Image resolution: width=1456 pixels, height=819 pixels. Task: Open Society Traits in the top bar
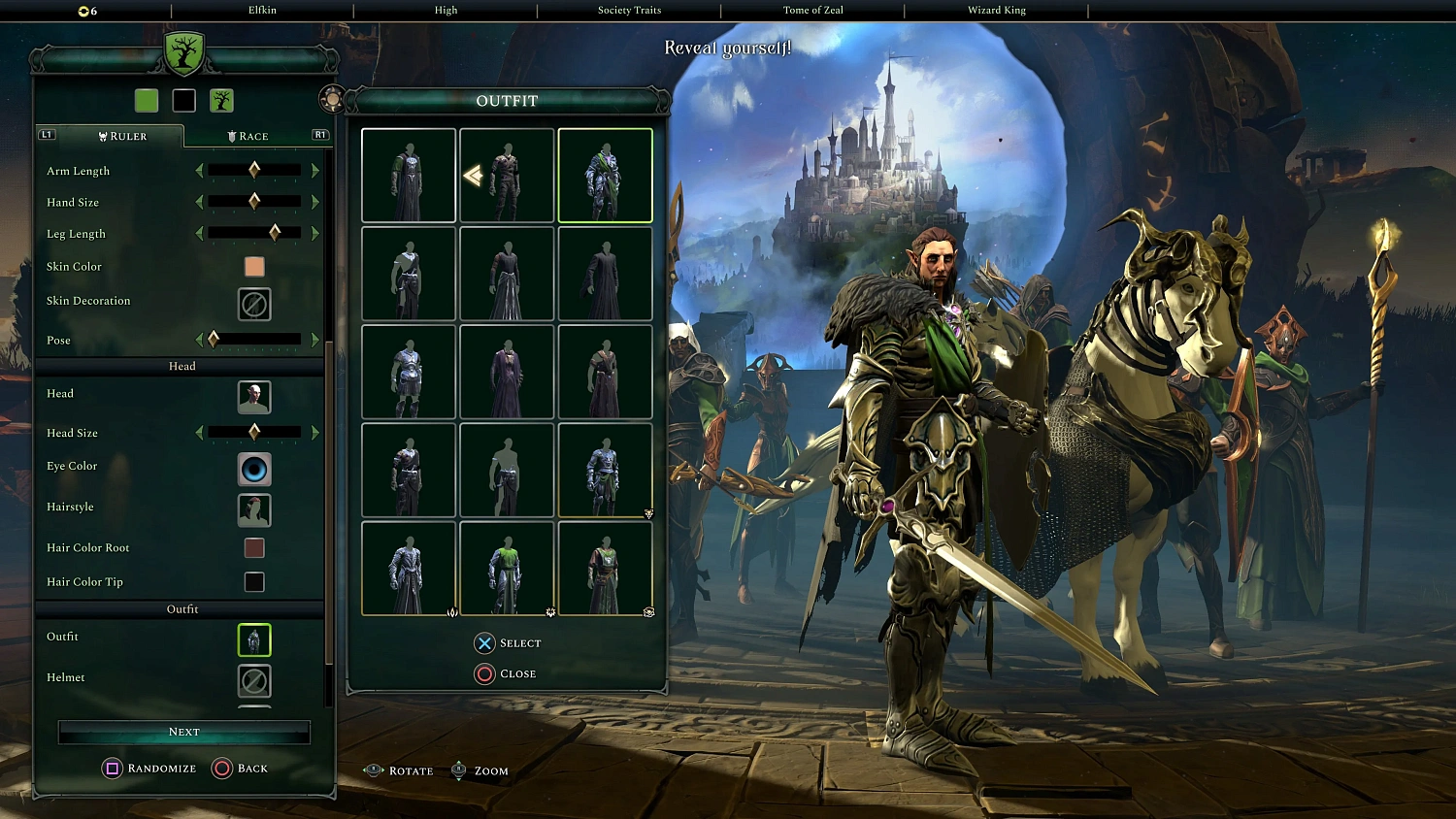pos(629,11)
